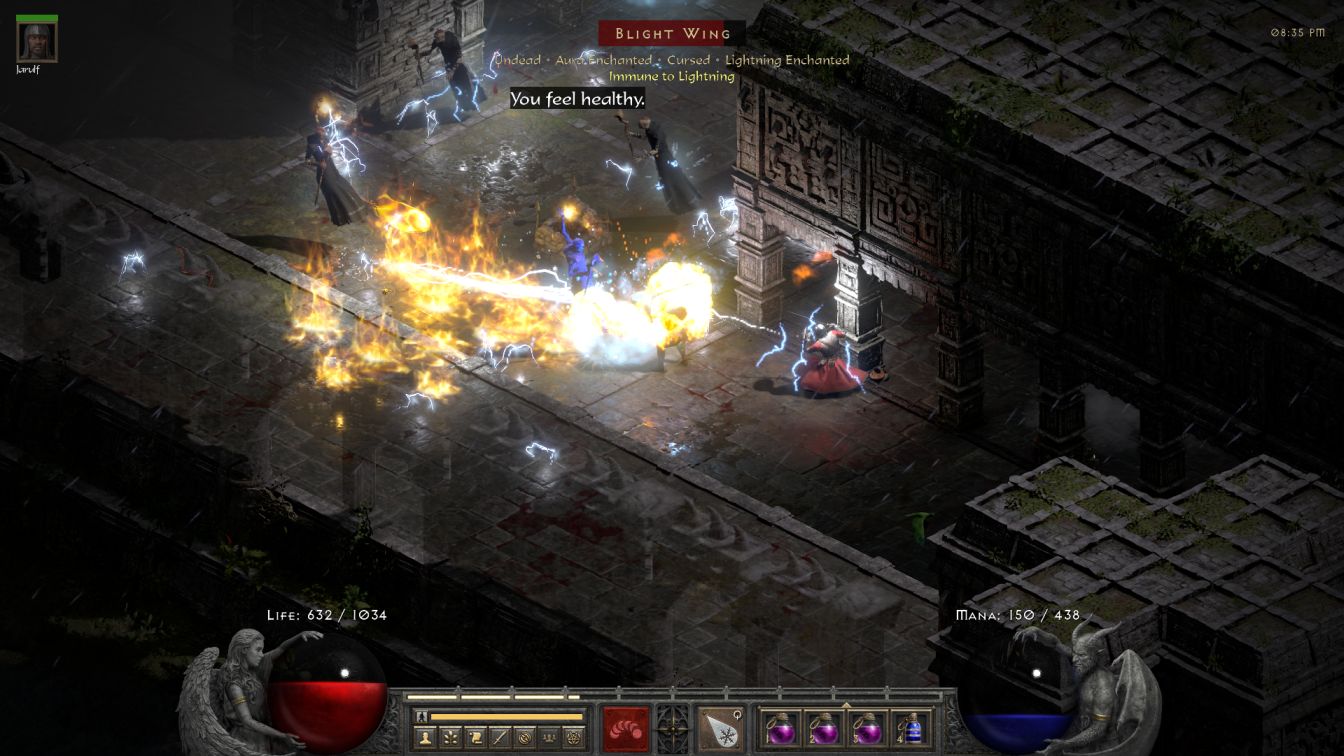Select the mercenary portrait in the corner
The image size is (1344, 756).
point(37,41)
